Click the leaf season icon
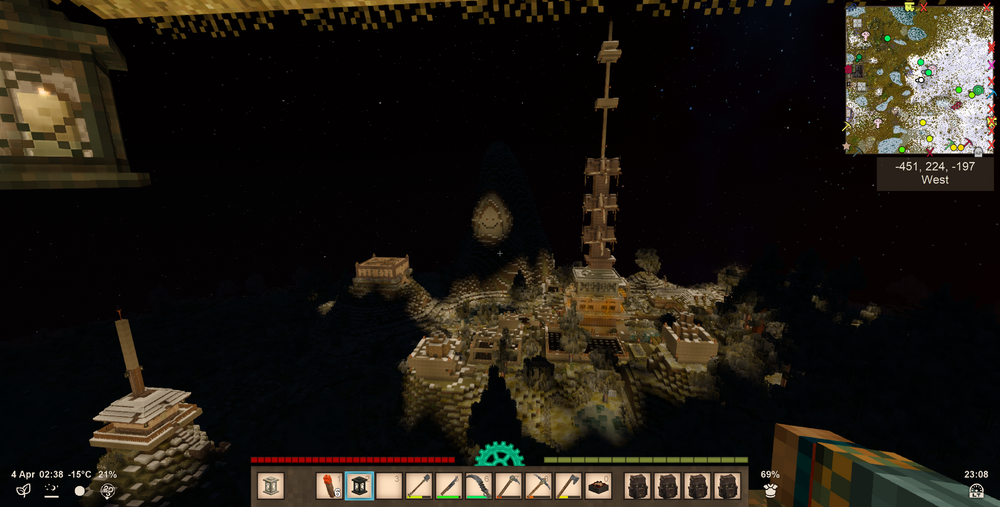This screenshot has height=507, width=1000. pyautogui.click(x=22, y=490)
